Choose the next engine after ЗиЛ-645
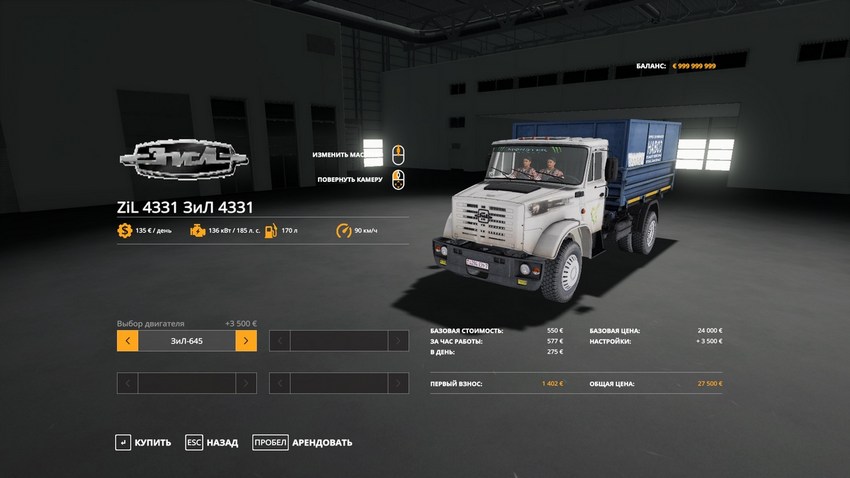Screen dimensions: 850x478 click(x=246, y=341)
